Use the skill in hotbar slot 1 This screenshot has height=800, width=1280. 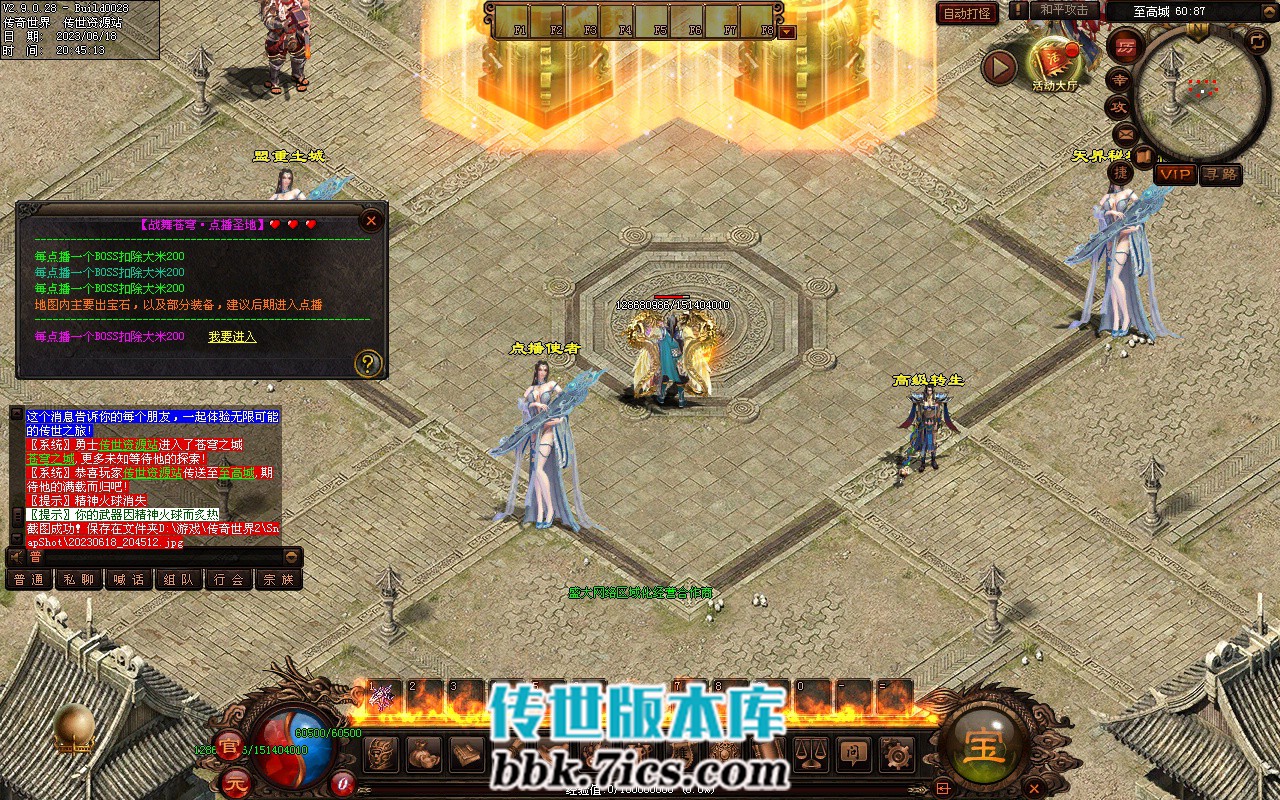click(383, 697)
